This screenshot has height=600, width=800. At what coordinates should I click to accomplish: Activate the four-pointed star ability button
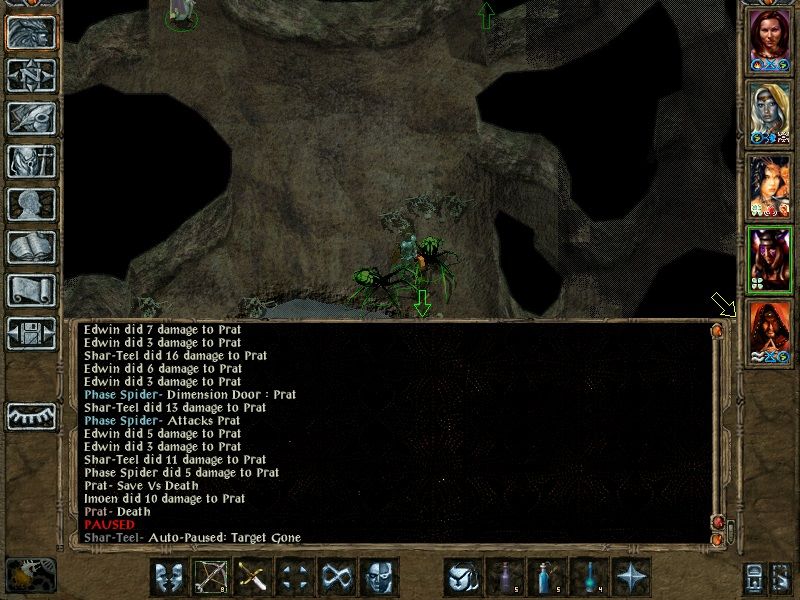click(632, 577)
